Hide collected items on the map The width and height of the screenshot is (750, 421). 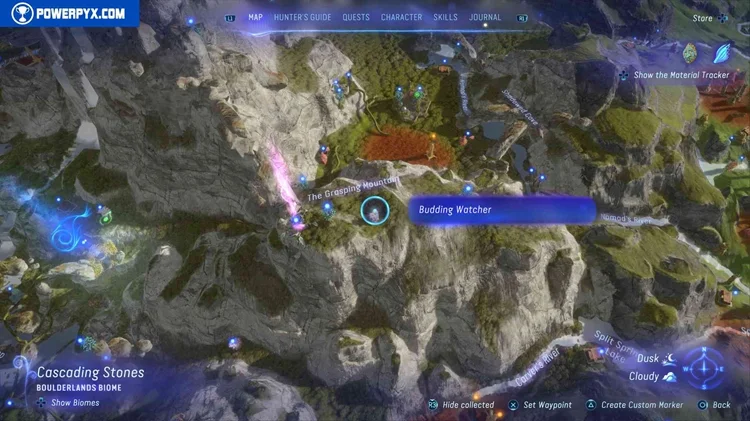click(x=461, y=405)
